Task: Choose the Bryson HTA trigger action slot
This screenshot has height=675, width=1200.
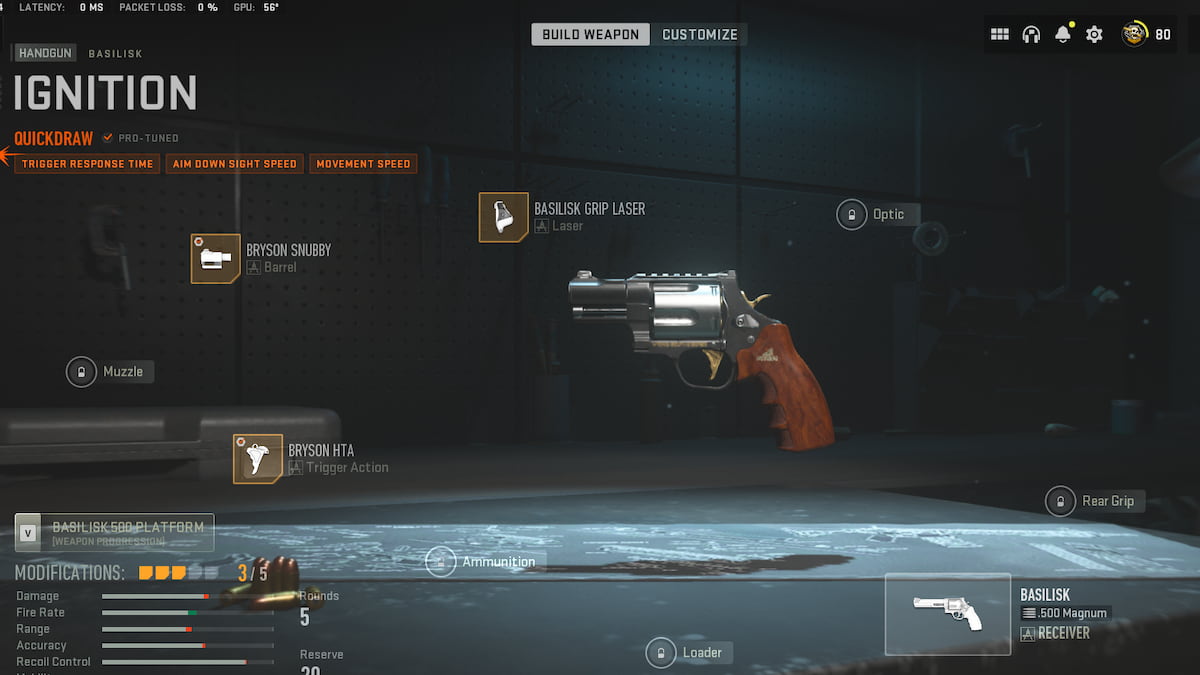Action: (258, 459)
